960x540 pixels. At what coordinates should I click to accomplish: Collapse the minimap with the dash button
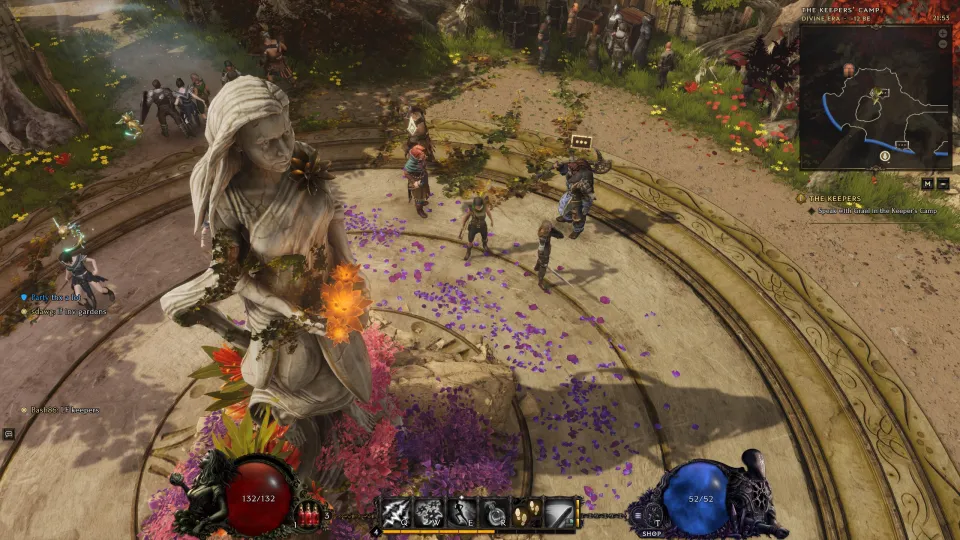point(943,182)
